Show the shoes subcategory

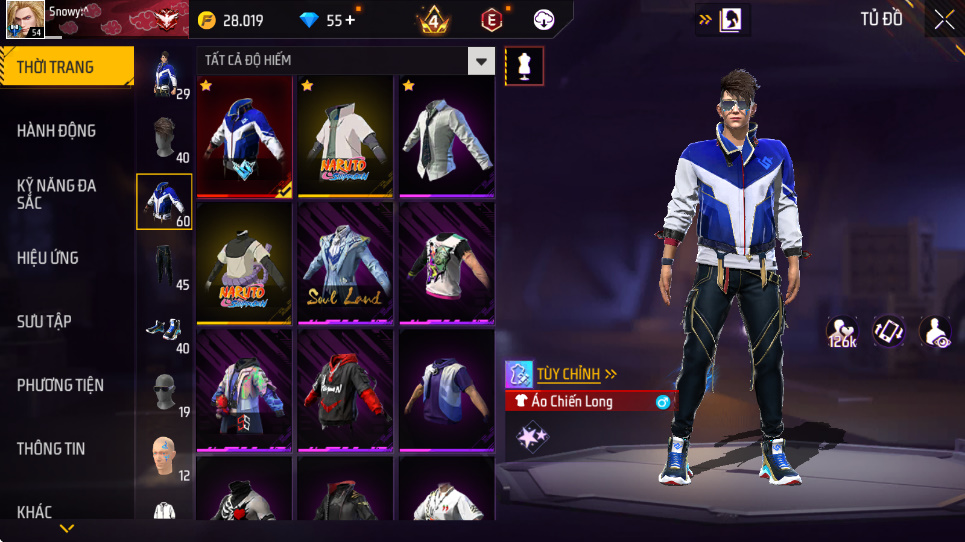163,328
